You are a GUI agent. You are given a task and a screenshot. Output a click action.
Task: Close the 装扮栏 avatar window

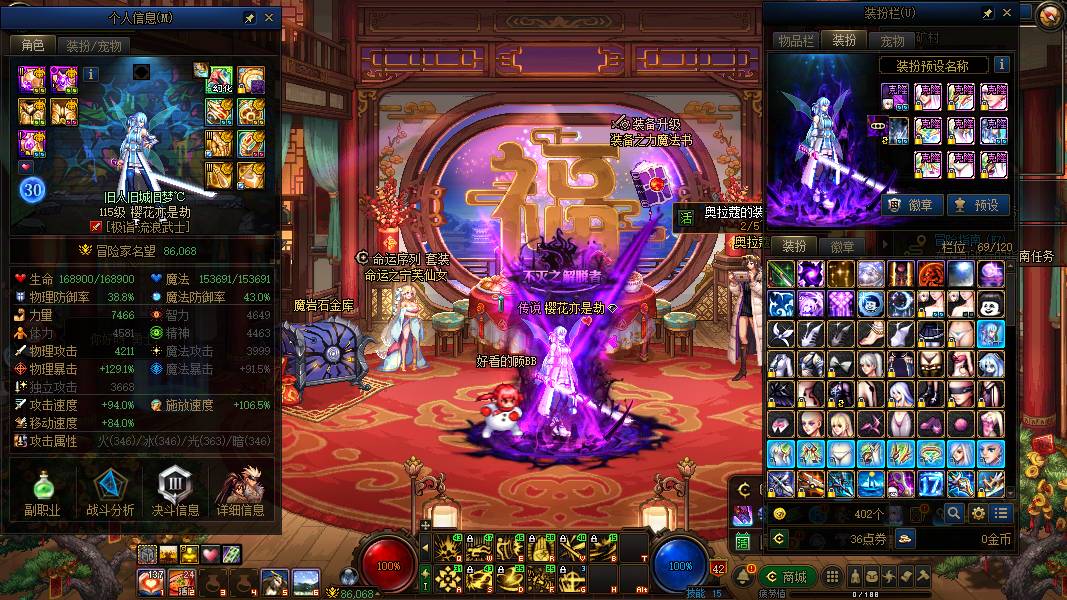pos(1006,13)
